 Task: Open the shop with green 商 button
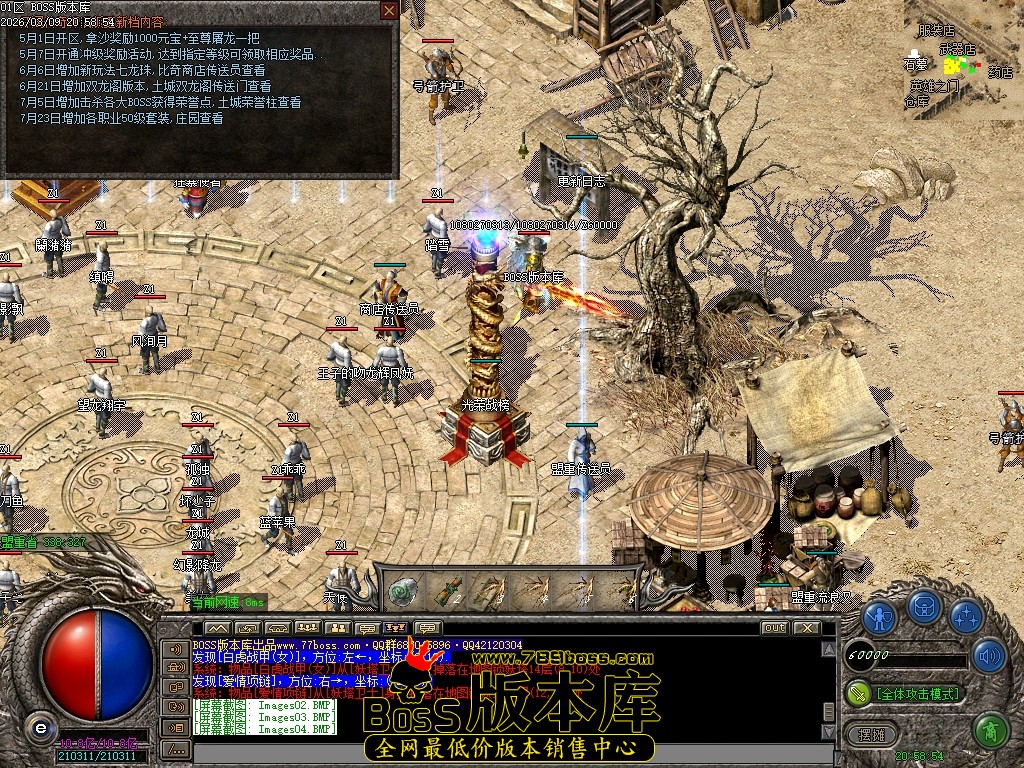point(990,731)
